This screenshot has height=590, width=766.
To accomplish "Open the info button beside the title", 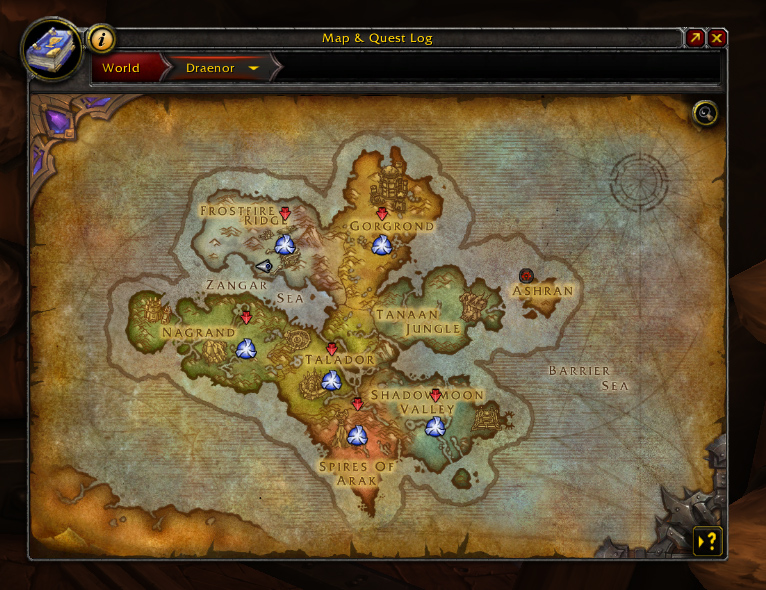I will (x=102, y=39).
